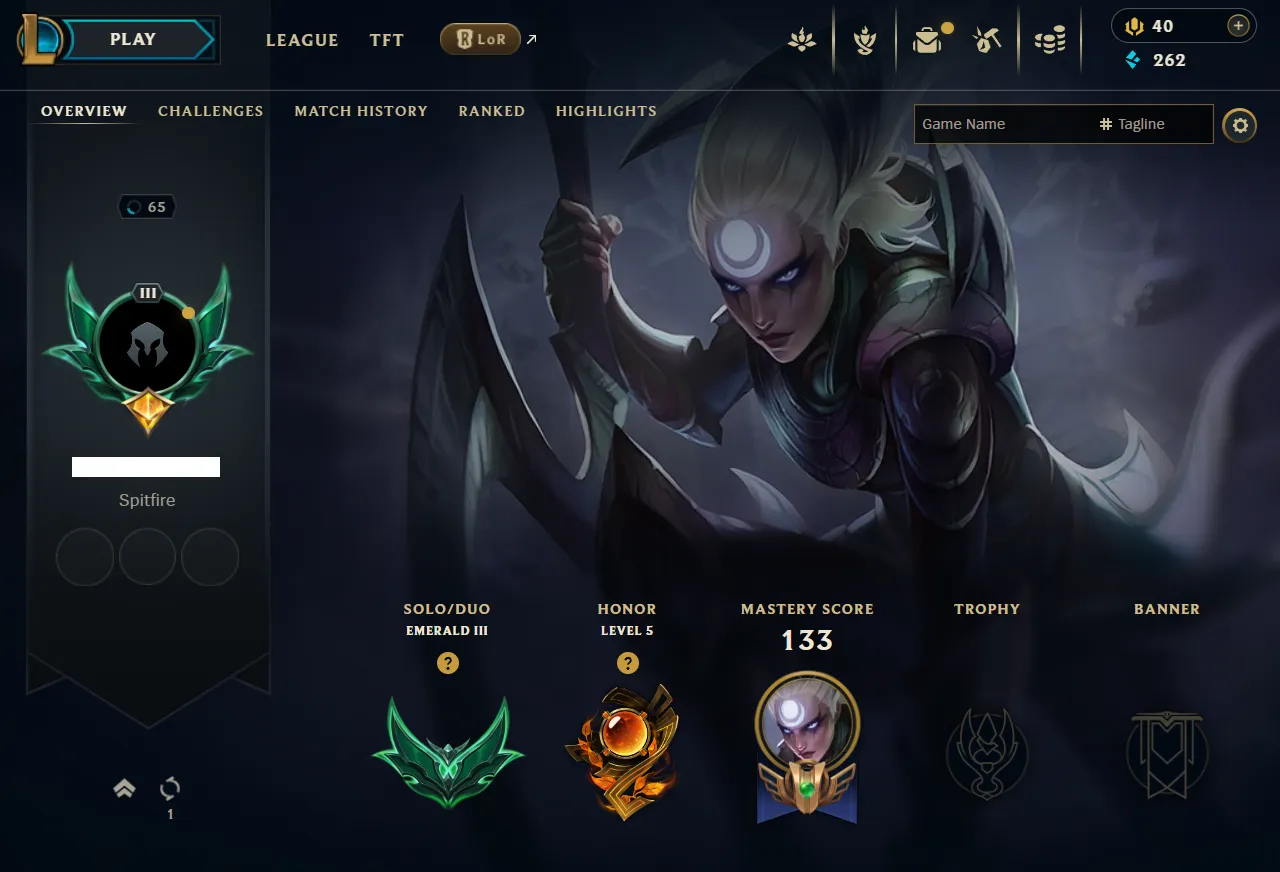Open the crafting hammer icon
The height and width of the screenshot is (872, 1280).
point(987,40)
